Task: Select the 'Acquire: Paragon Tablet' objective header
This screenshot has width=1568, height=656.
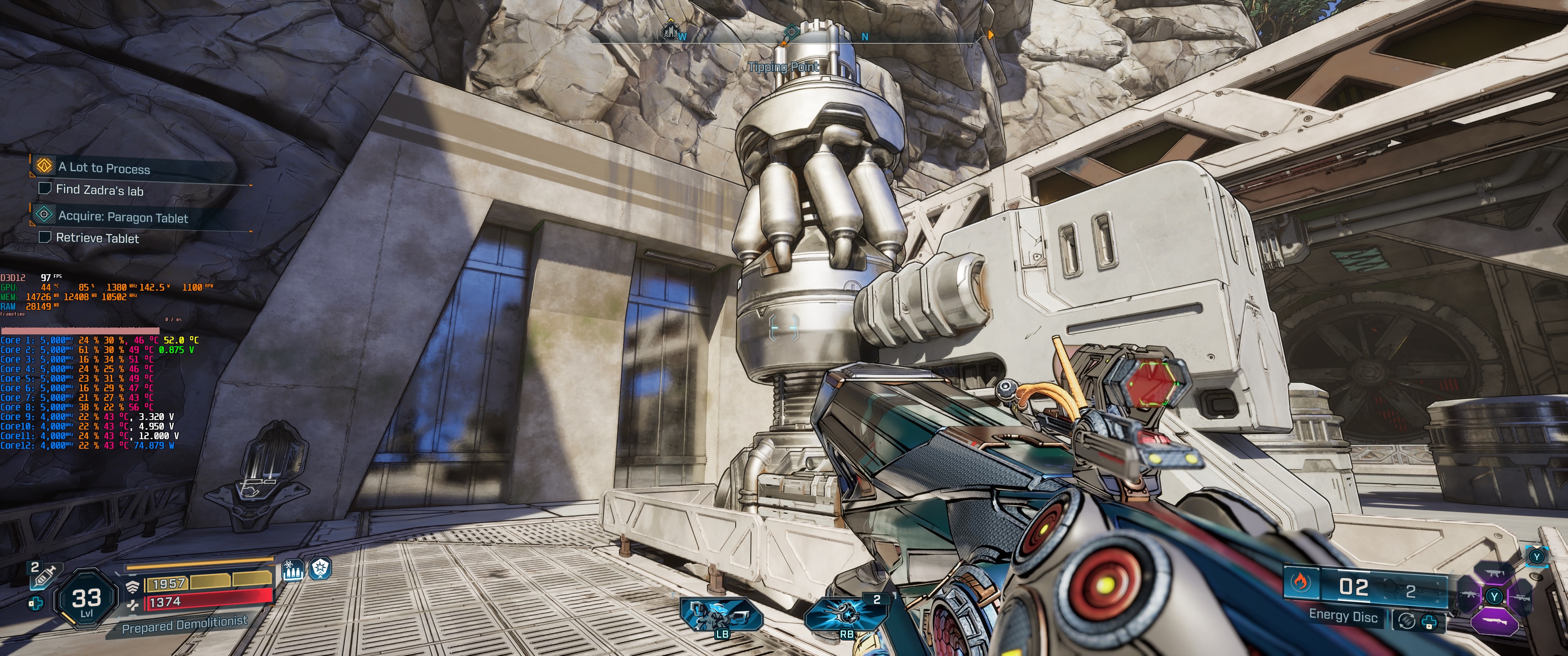Action: tap(122, 217)
